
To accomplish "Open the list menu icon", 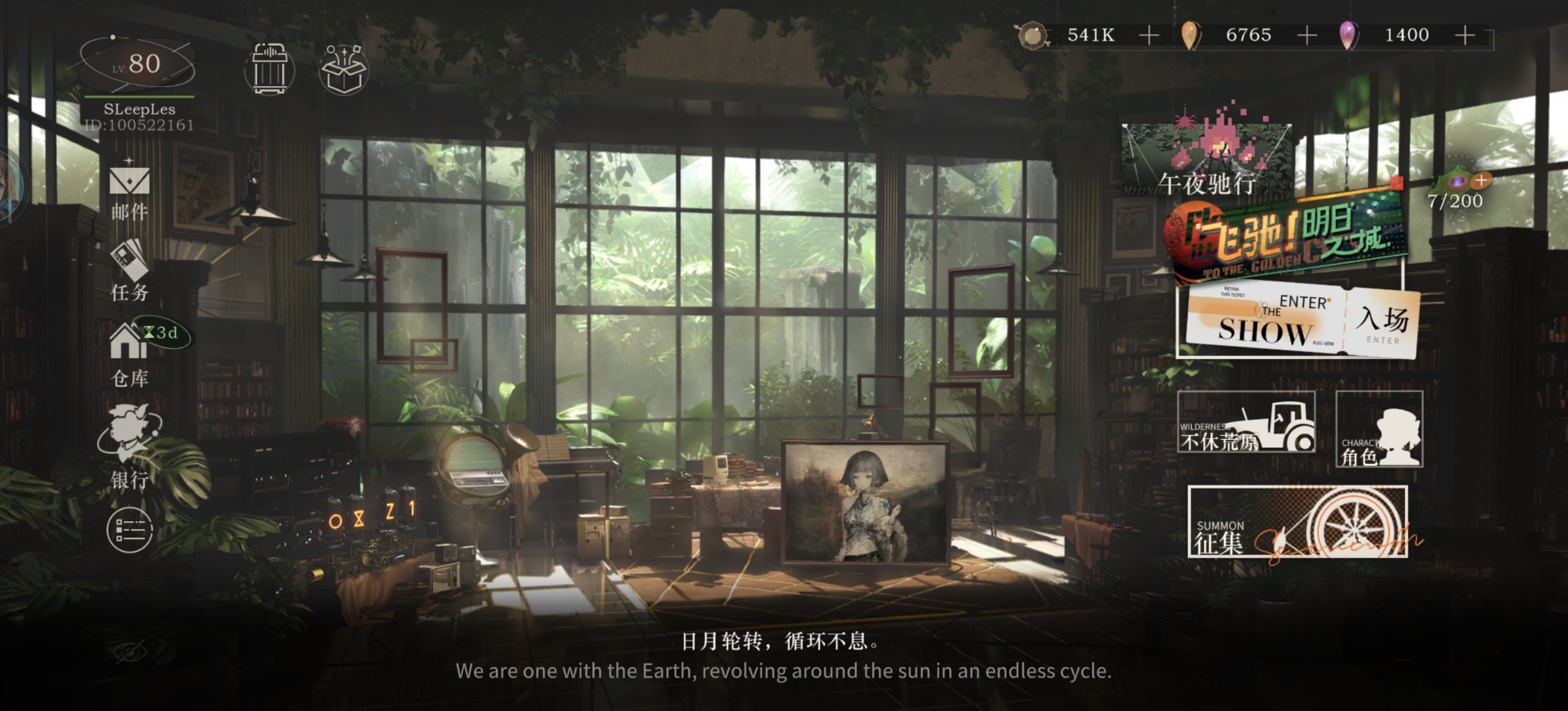I will pos(129,530).
